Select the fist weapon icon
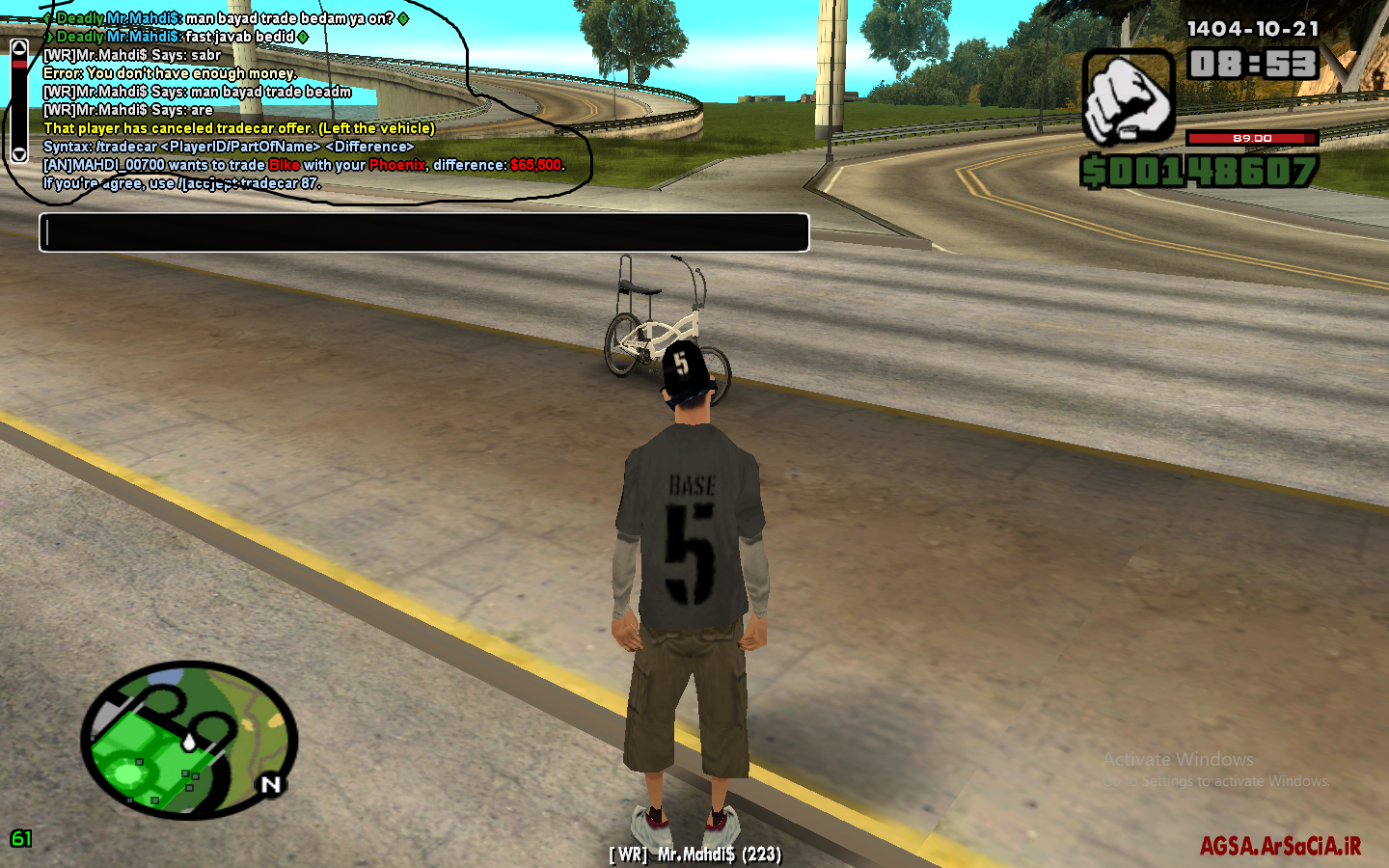Image resolution: width=1389 pixels, height=868 pixels. pos(1128,97)
